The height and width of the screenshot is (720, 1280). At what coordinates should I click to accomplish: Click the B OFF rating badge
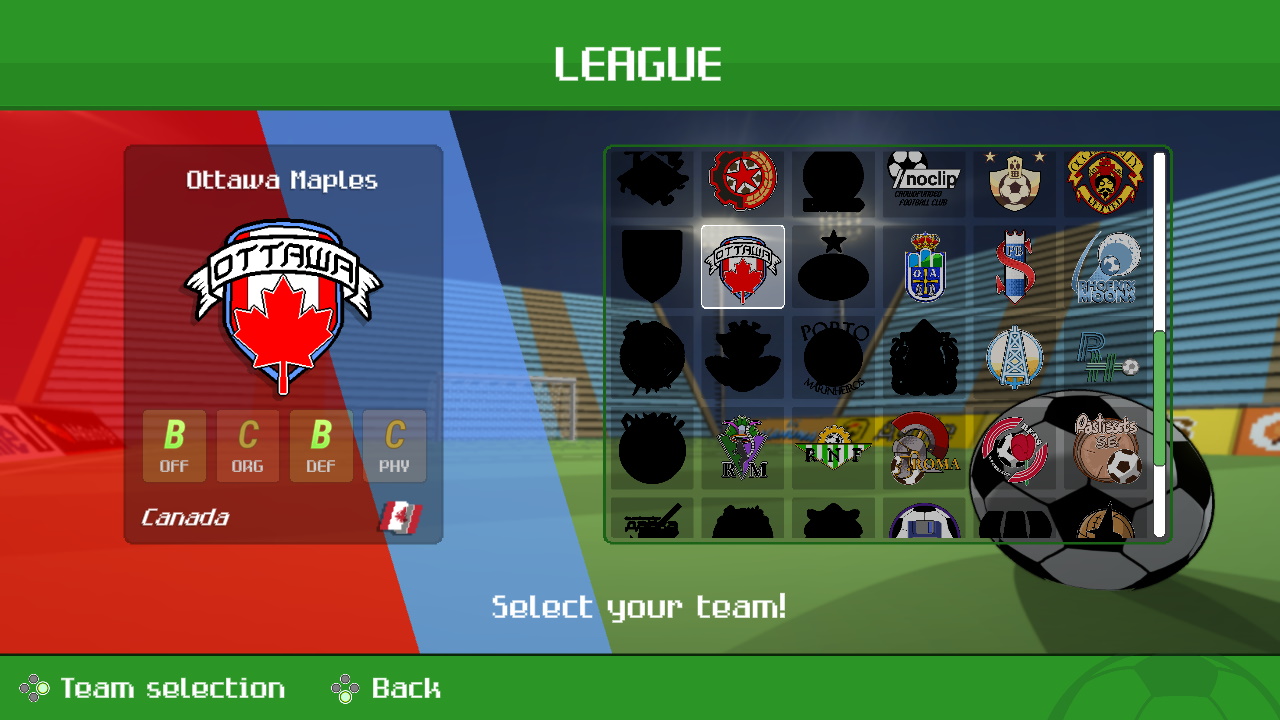174,445
